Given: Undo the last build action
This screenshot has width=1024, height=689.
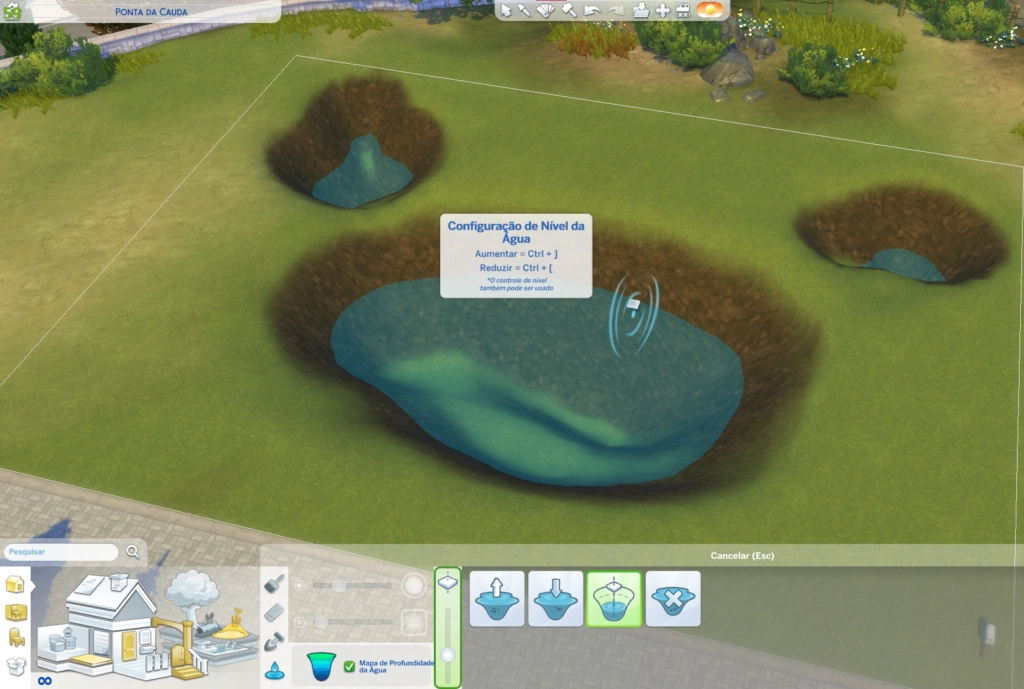Looking at the screenshot, I should tap(591, 10).
